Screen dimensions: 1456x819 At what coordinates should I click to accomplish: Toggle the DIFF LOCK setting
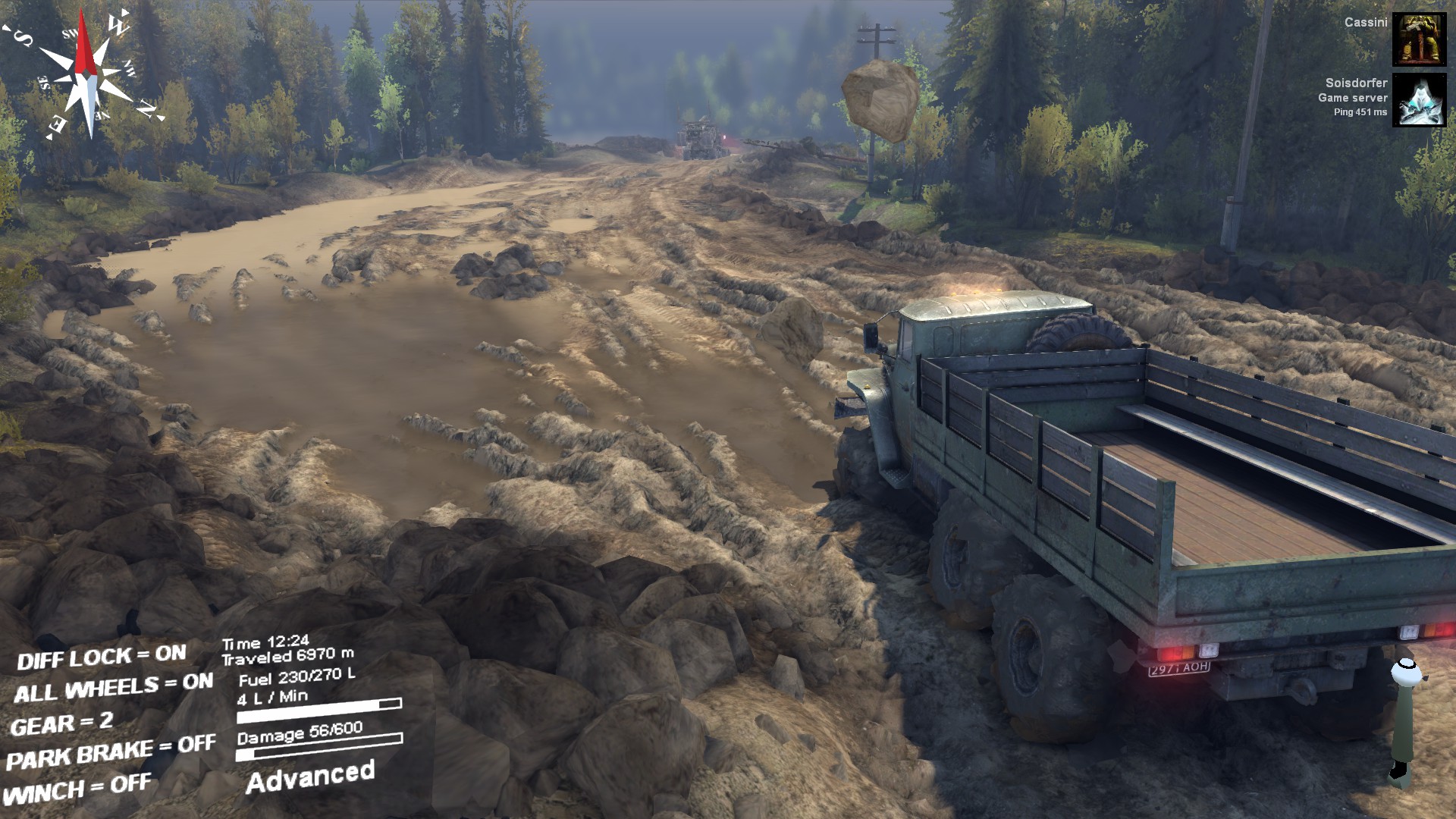(102, 657)
